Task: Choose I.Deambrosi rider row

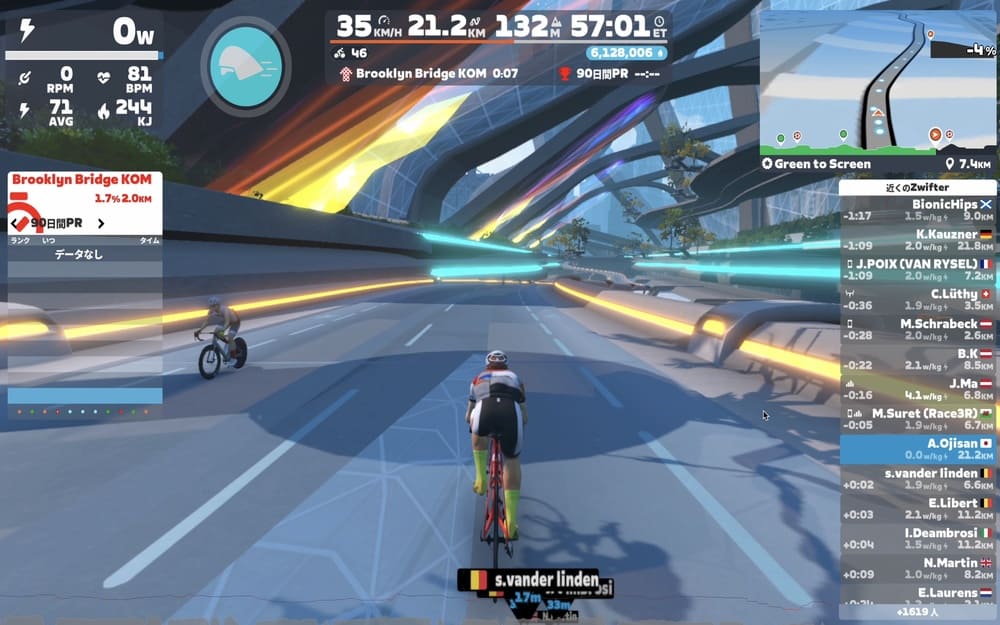Action: [x=917, y=538]
